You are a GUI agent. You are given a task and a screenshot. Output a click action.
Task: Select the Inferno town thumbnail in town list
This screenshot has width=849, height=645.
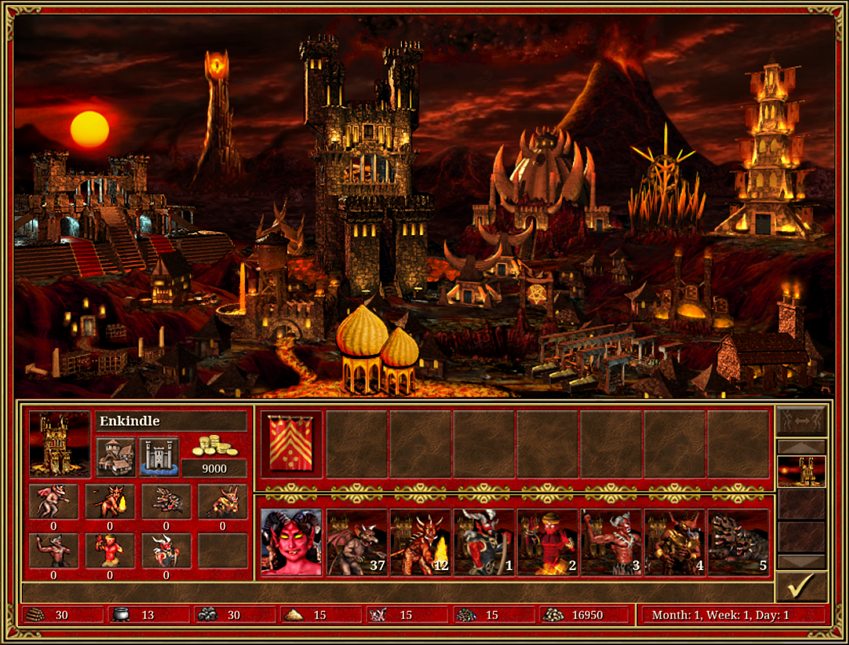click(801, 471)
